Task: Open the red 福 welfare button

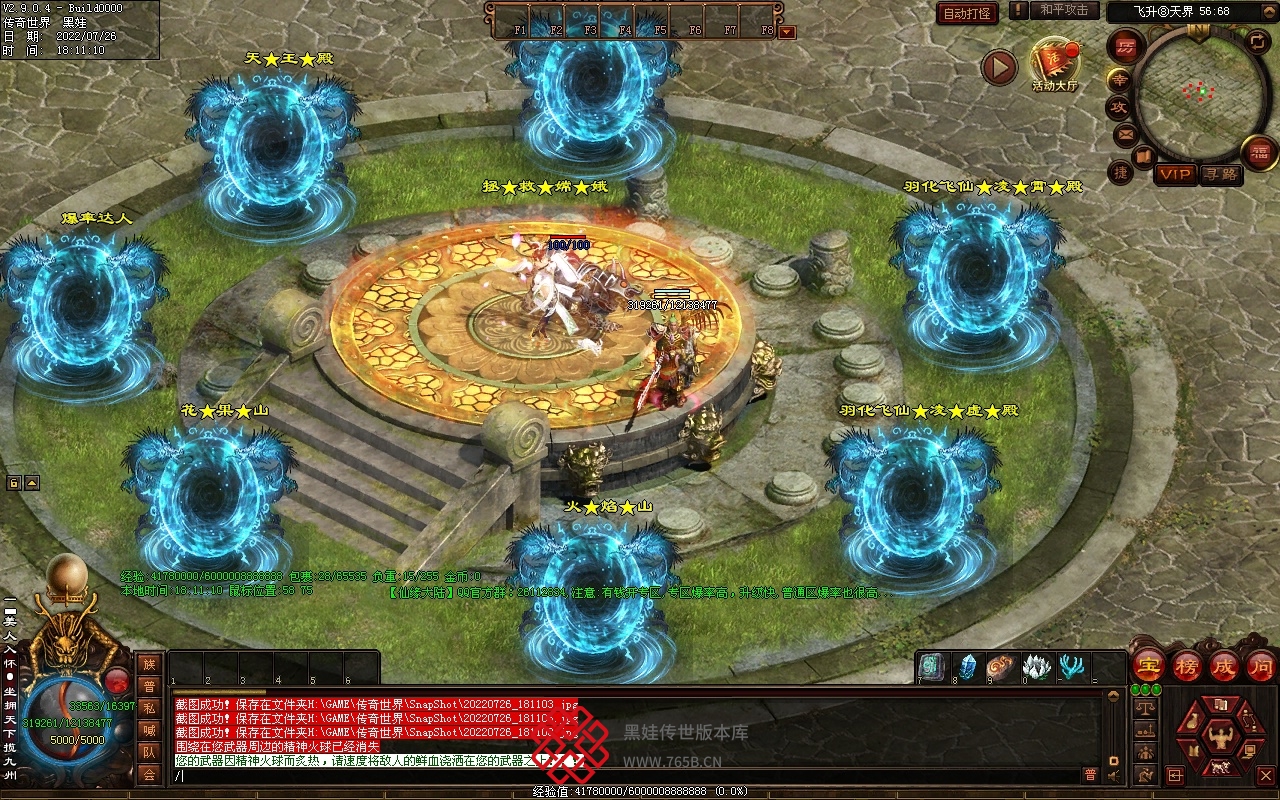Action: click(x=1258, y=152)
